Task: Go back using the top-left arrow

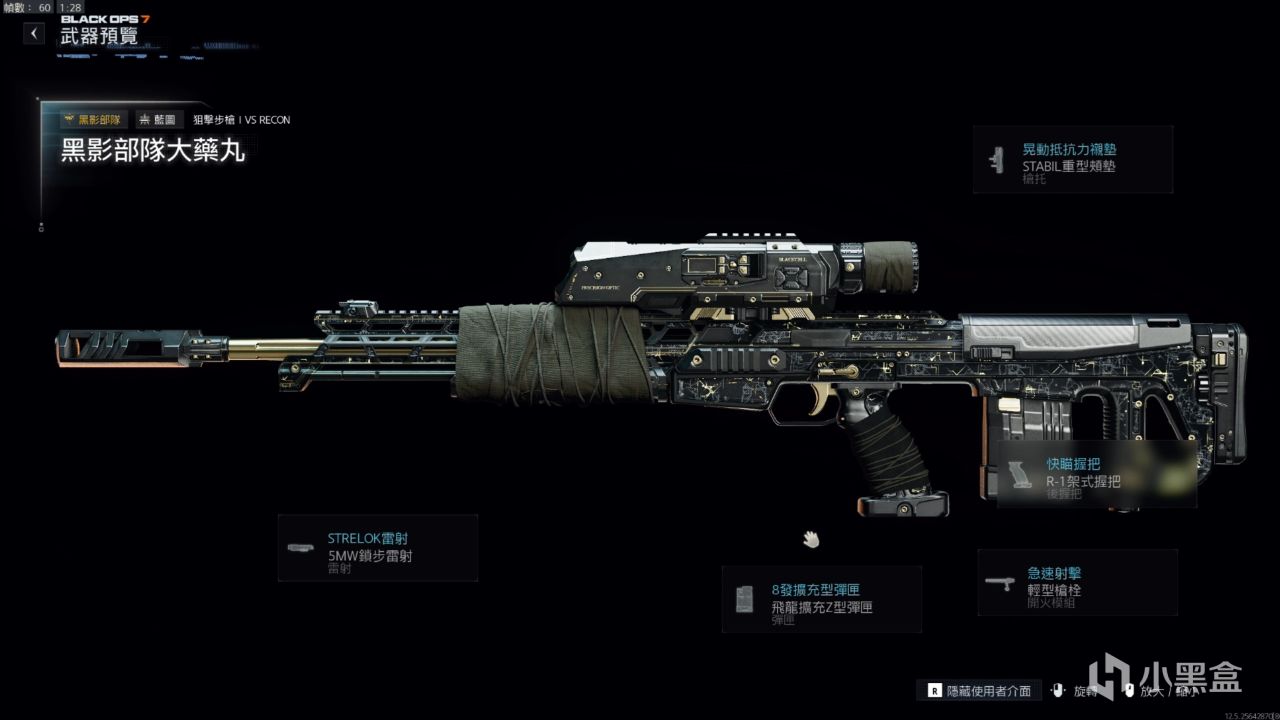Action: 34,34
